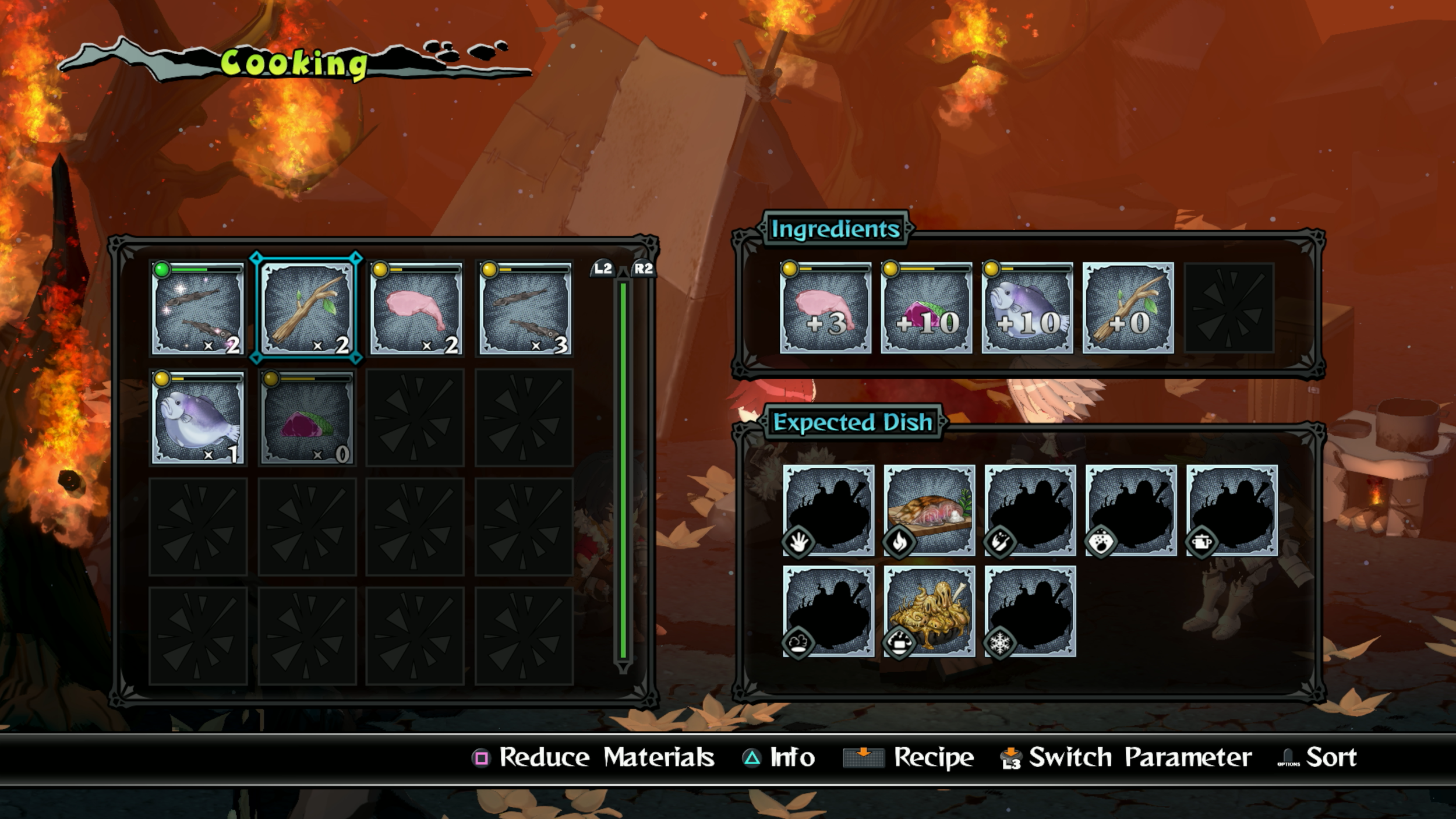
Task: Select the grilled fish expected dish
Action: [929, 510]
